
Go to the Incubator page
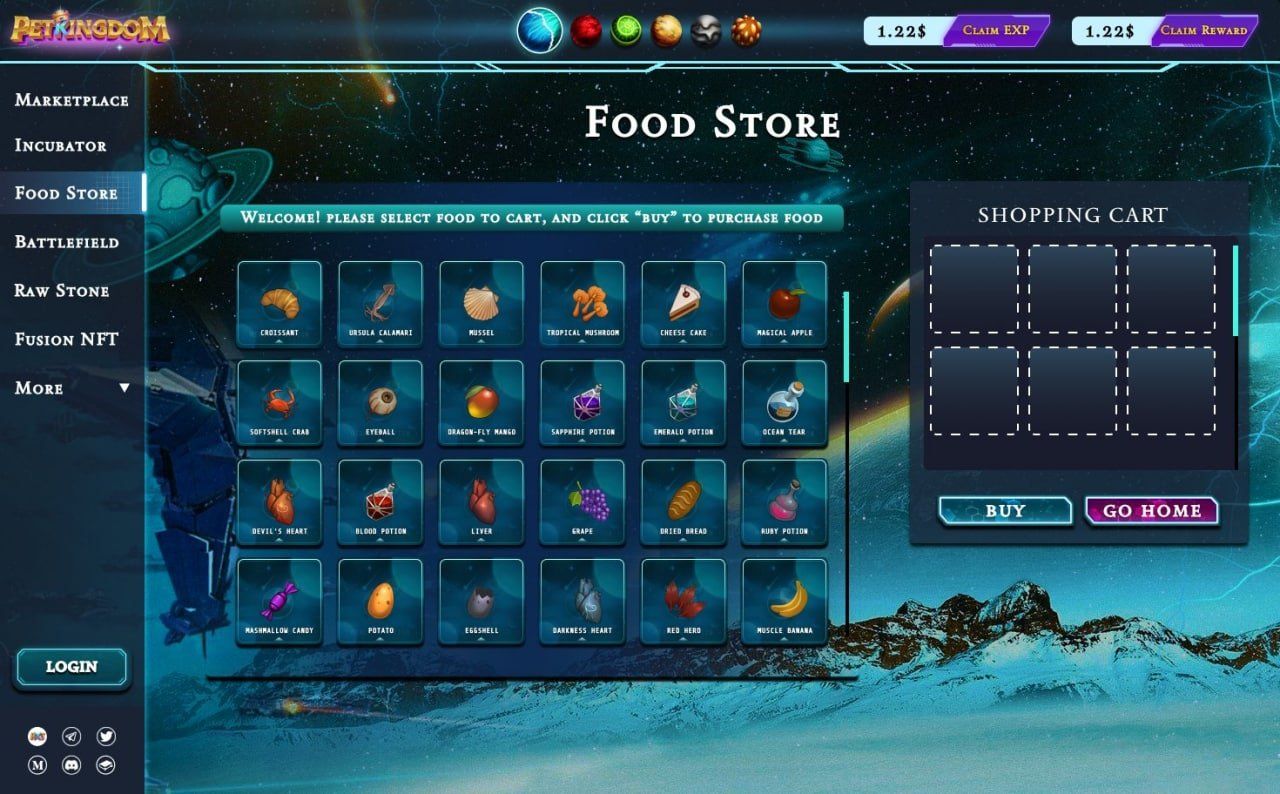click(x=60, y=146)
